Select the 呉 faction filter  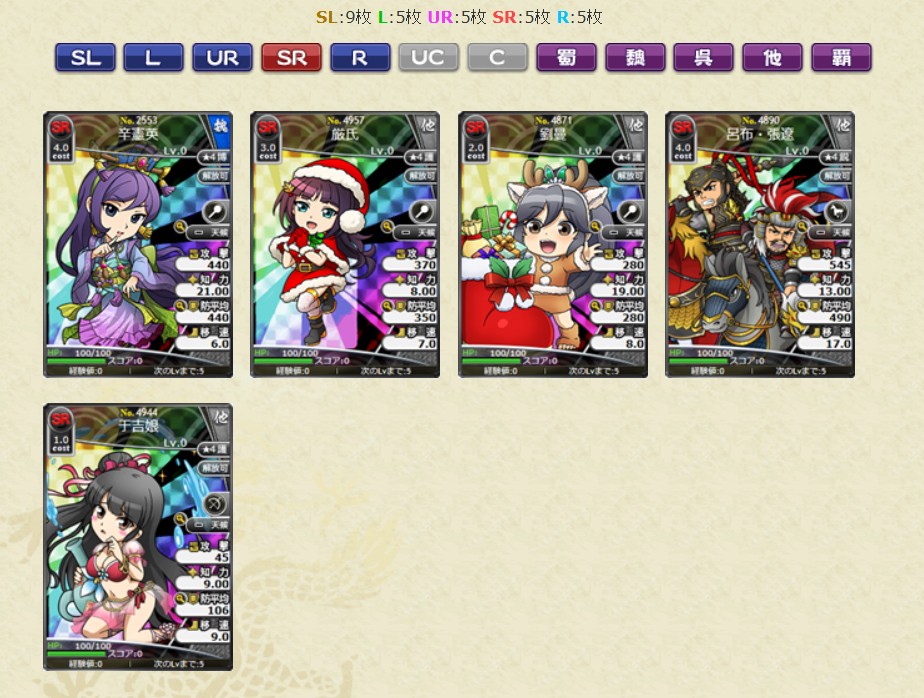[703, 58]
